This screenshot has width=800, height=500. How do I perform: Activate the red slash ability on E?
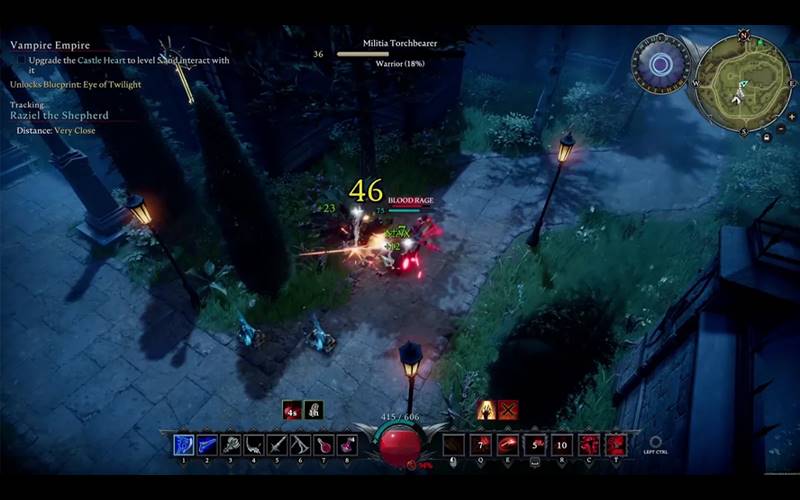point(508,445)
